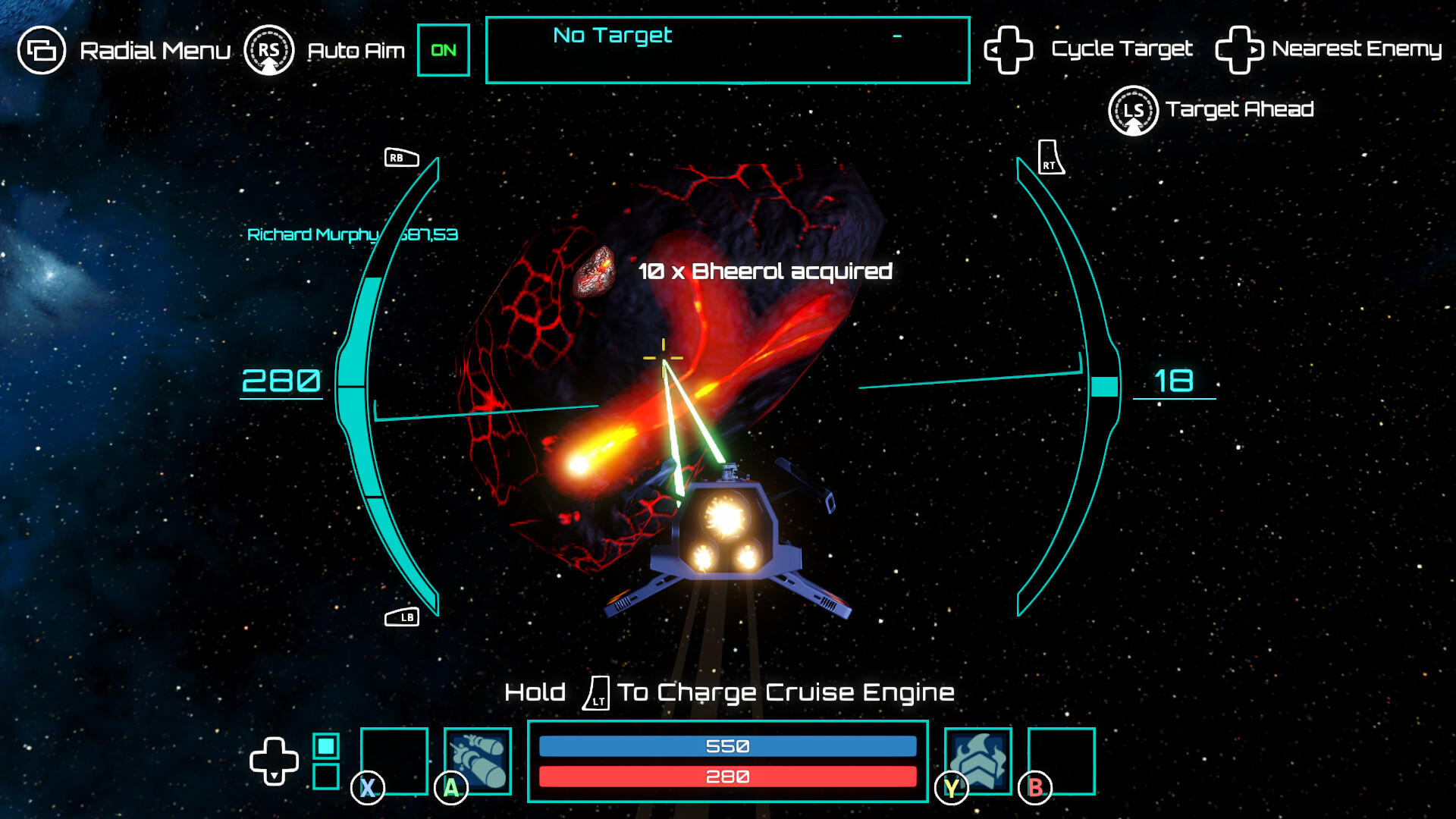This screenshot has width=1456, height=819.
Task: Click the blue 550 shield bar
Action: point(728,746)
